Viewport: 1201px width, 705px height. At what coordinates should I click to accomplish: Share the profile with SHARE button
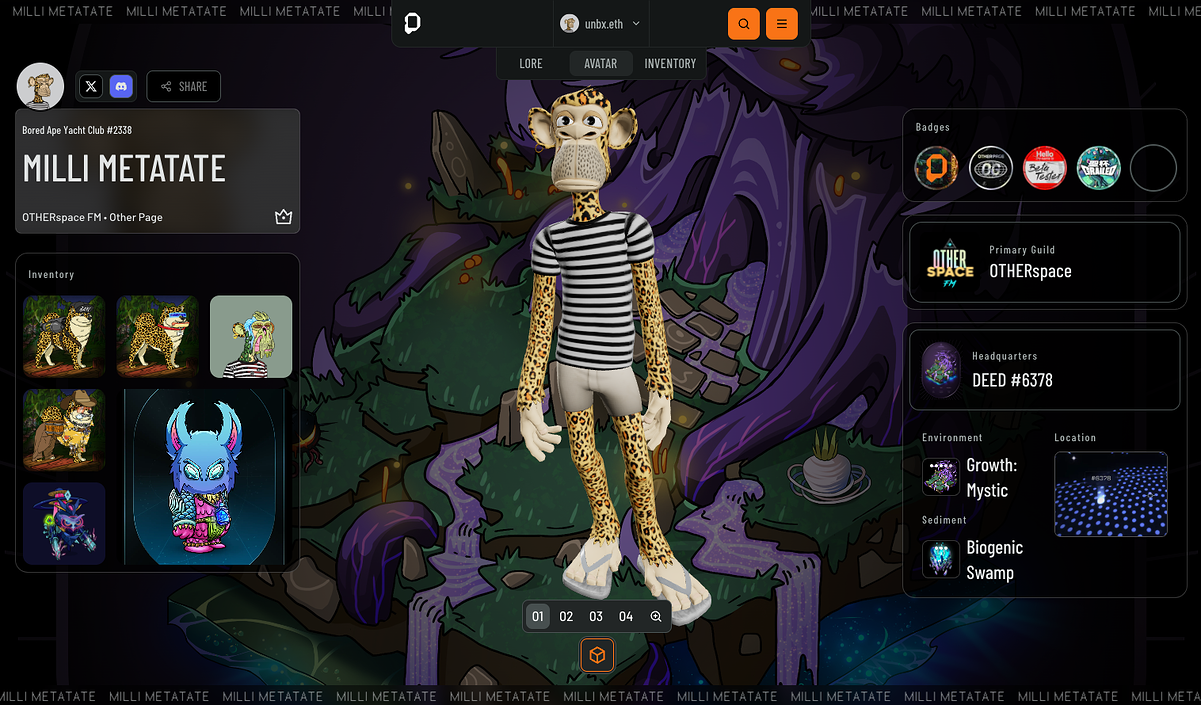point(184,87)
